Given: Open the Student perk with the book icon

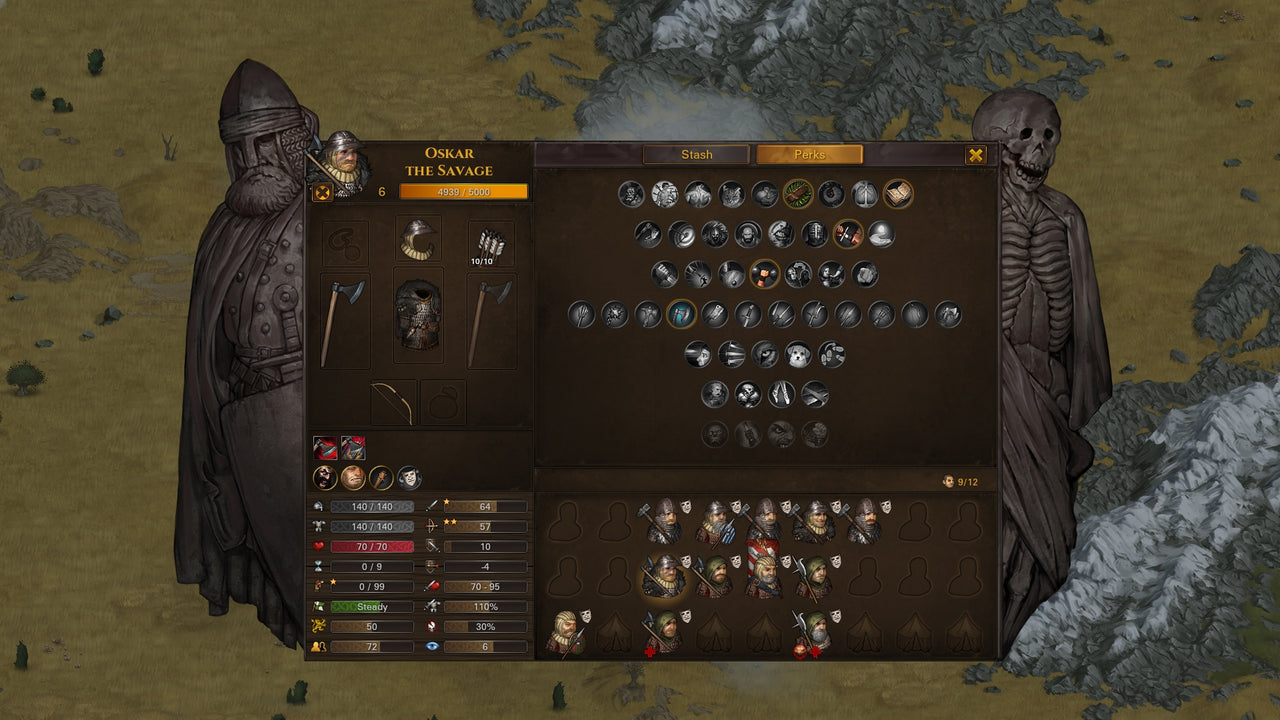Looking at the screenshot, I should pyautogui.click(x=898, y=194).
